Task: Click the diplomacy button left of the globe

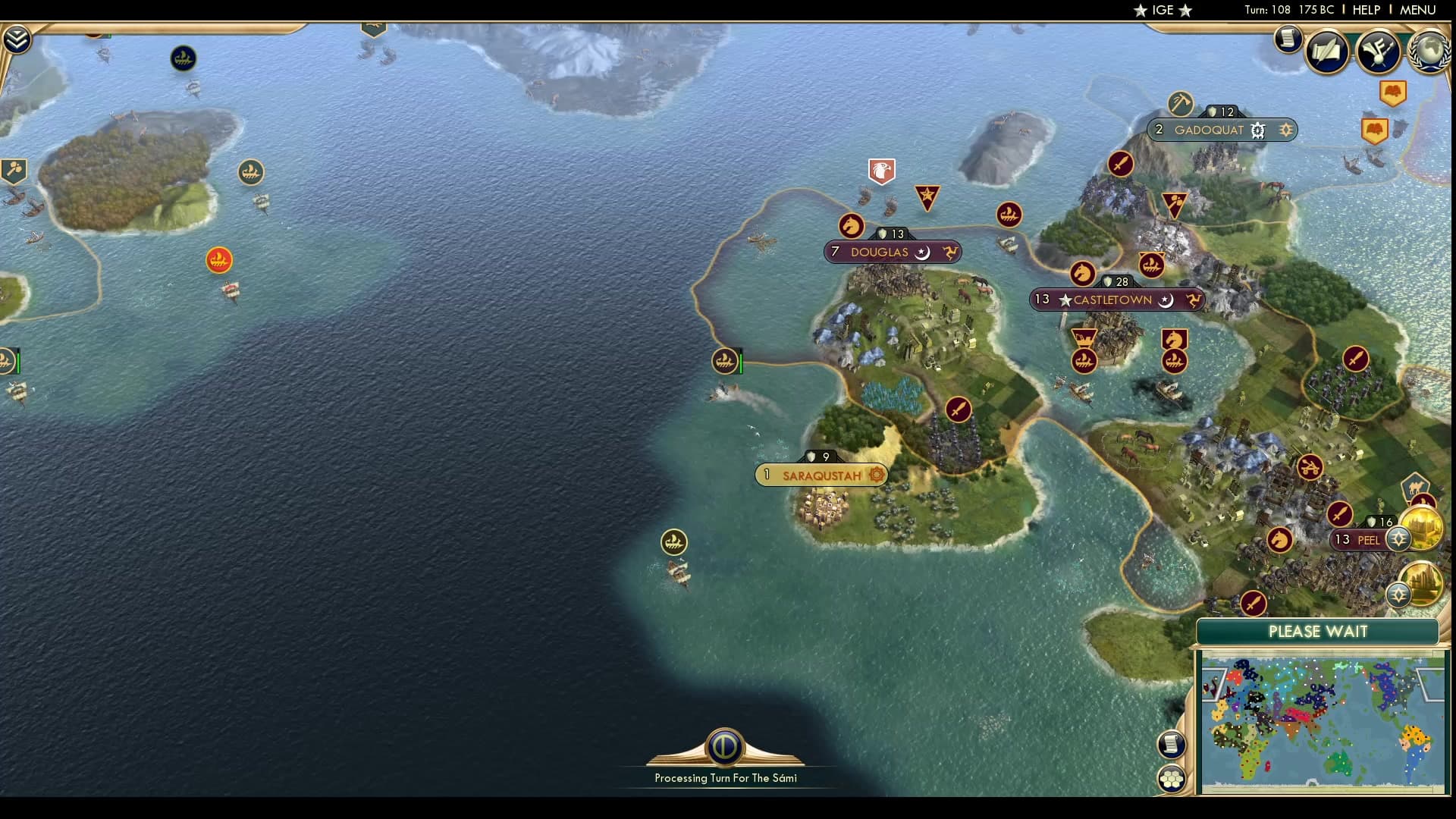Action: tap(1379, 52)
